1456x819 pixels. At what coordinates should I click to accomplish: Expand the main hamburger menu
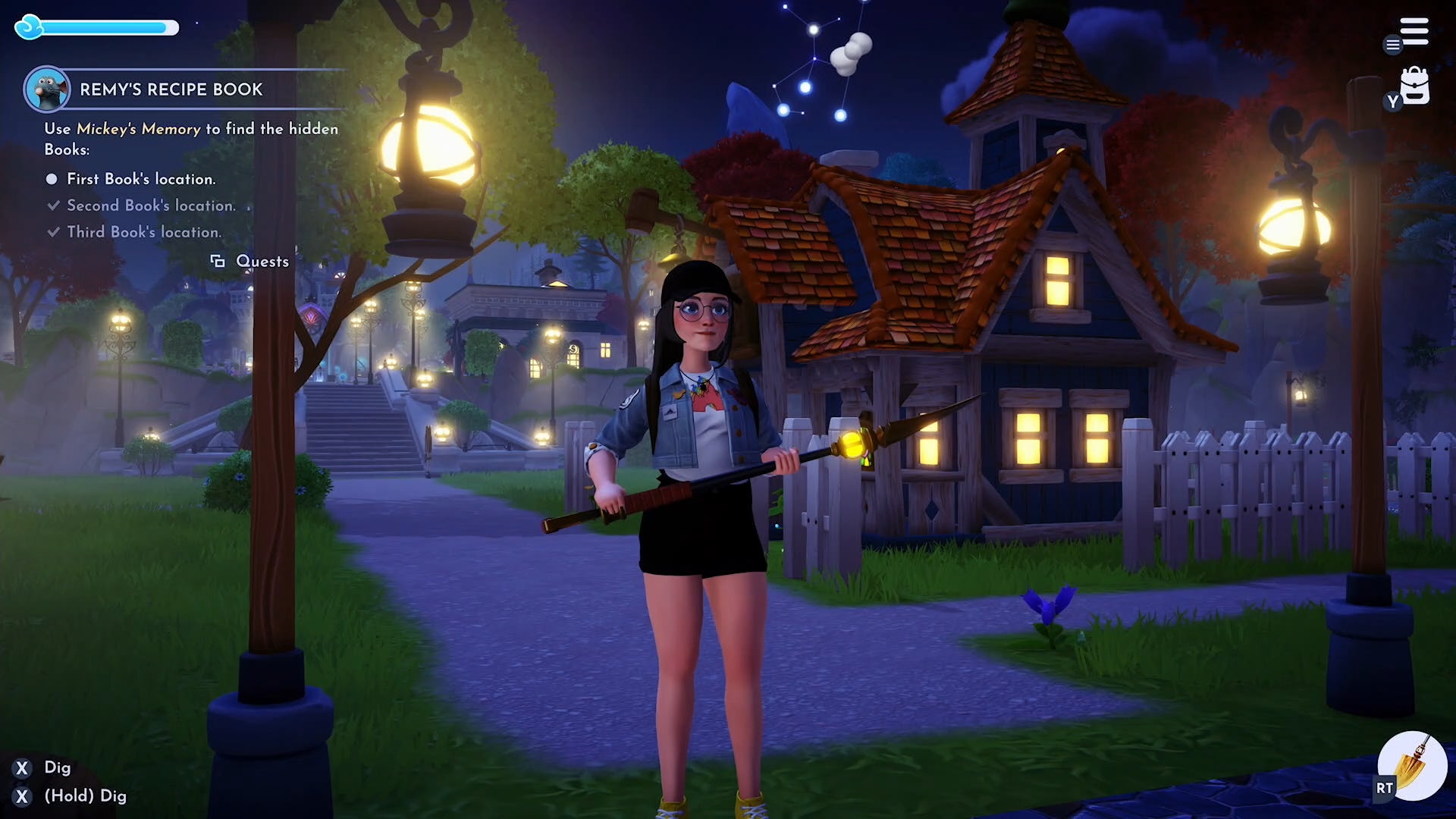(1415, 30)
